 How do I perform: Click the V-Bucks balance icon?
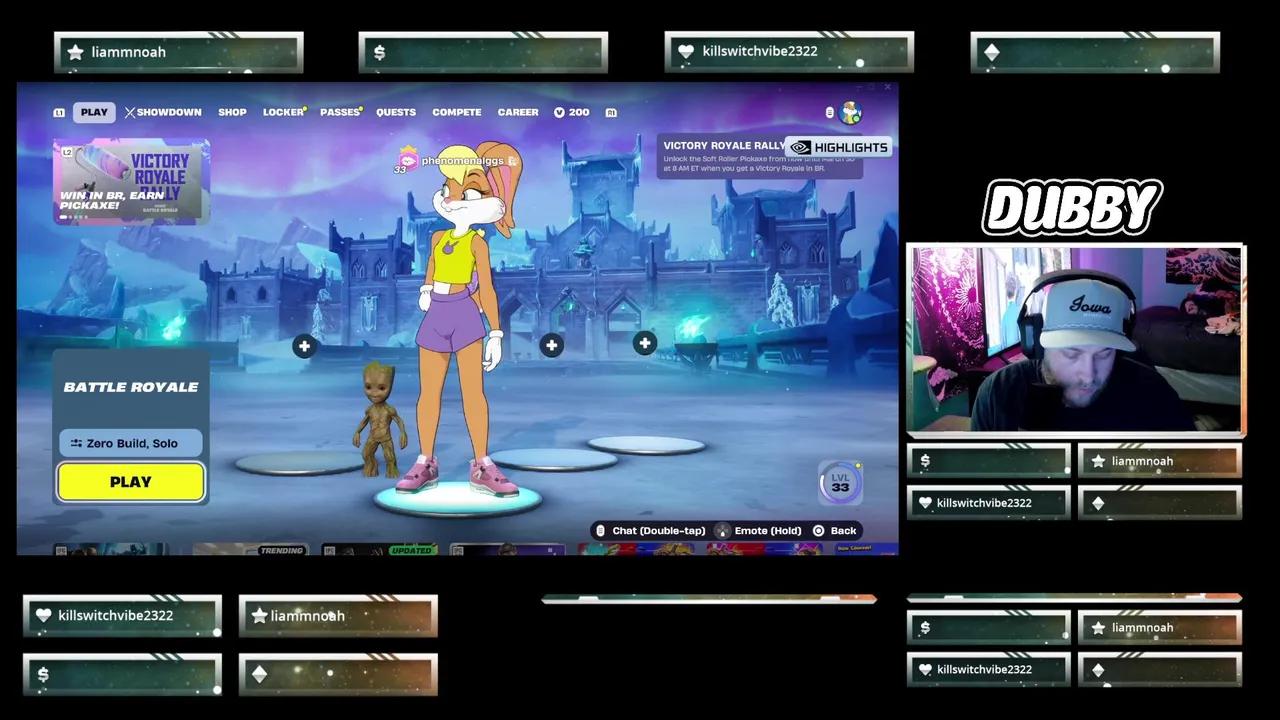[x=560, y=112]
